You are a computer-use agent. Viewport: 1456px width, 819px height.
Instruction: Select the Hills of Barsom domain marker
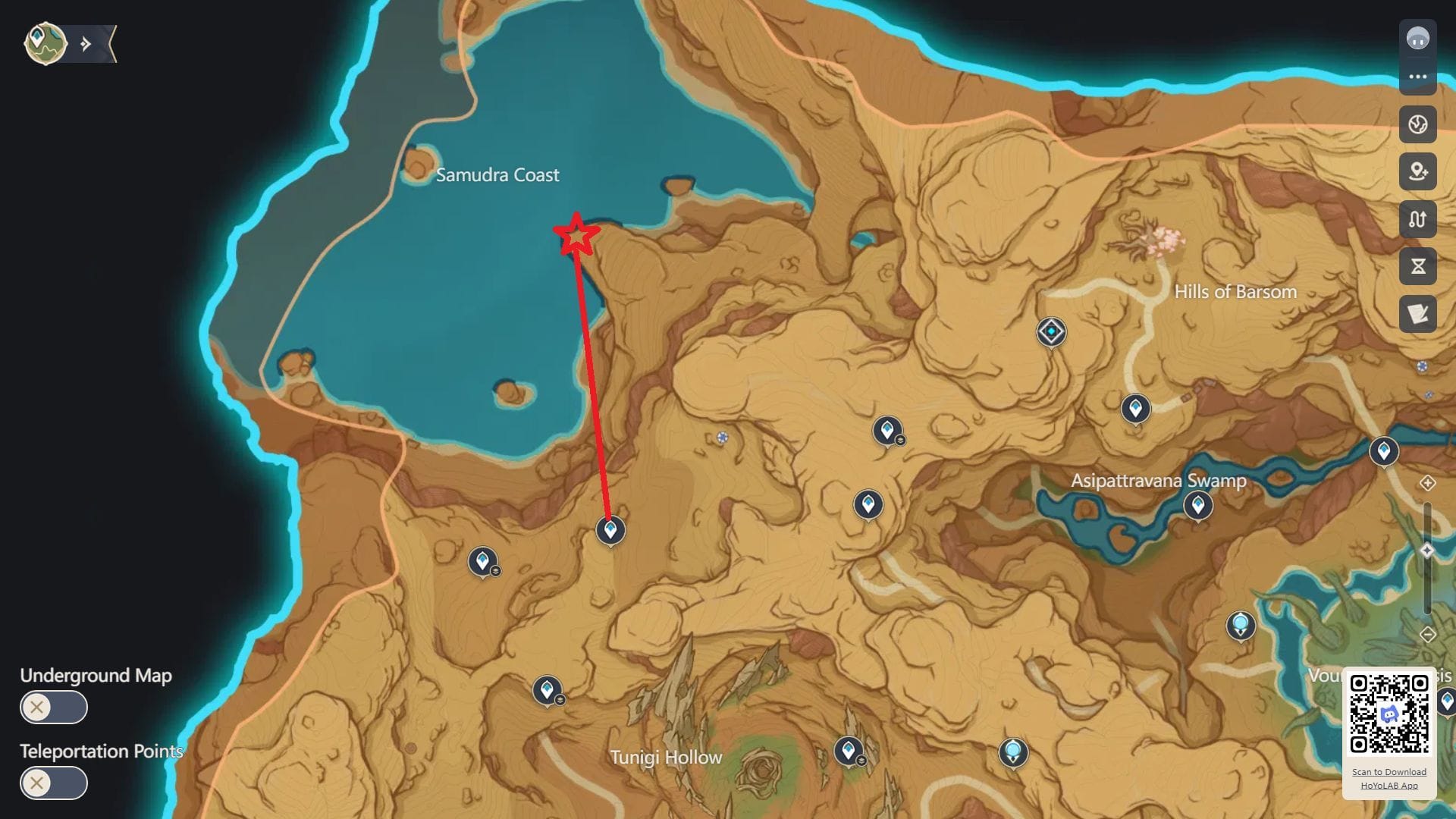click(1051, 332)
